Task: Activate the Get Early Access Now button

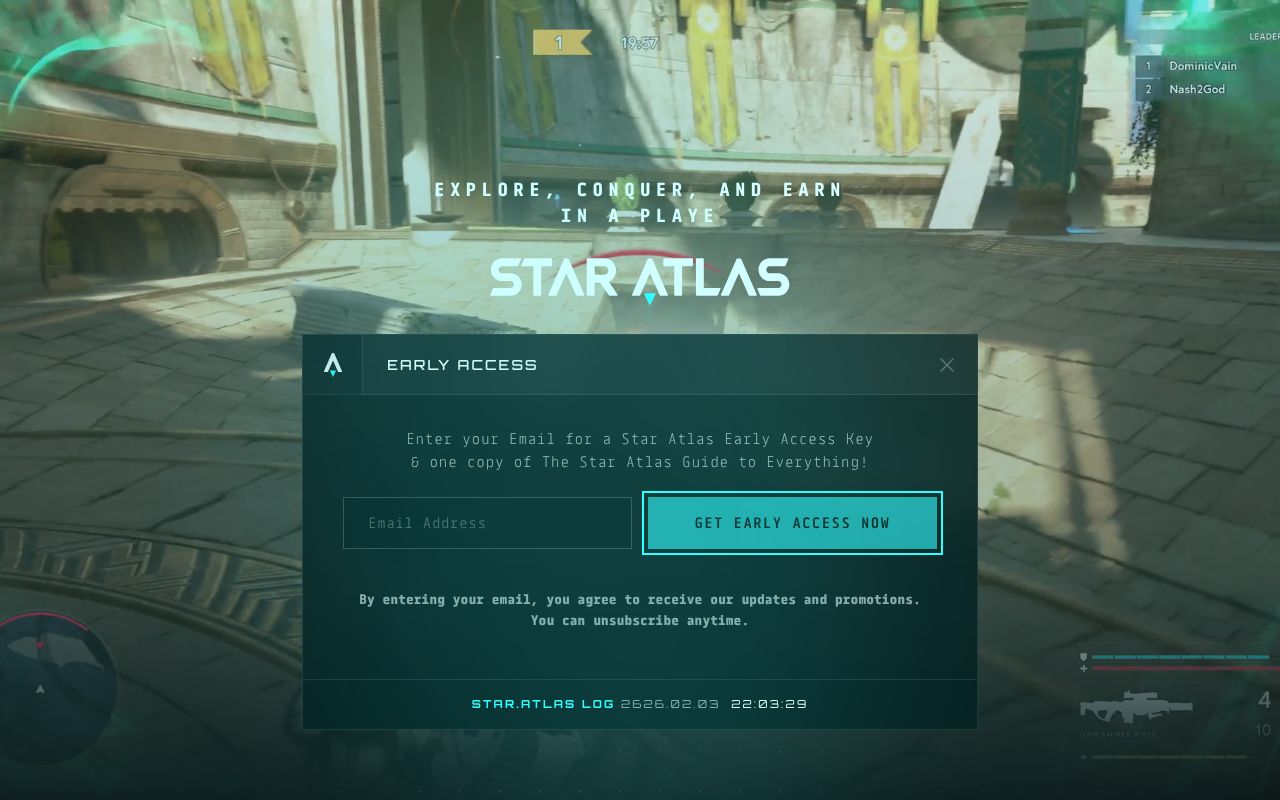Action: tap(792, 523)
